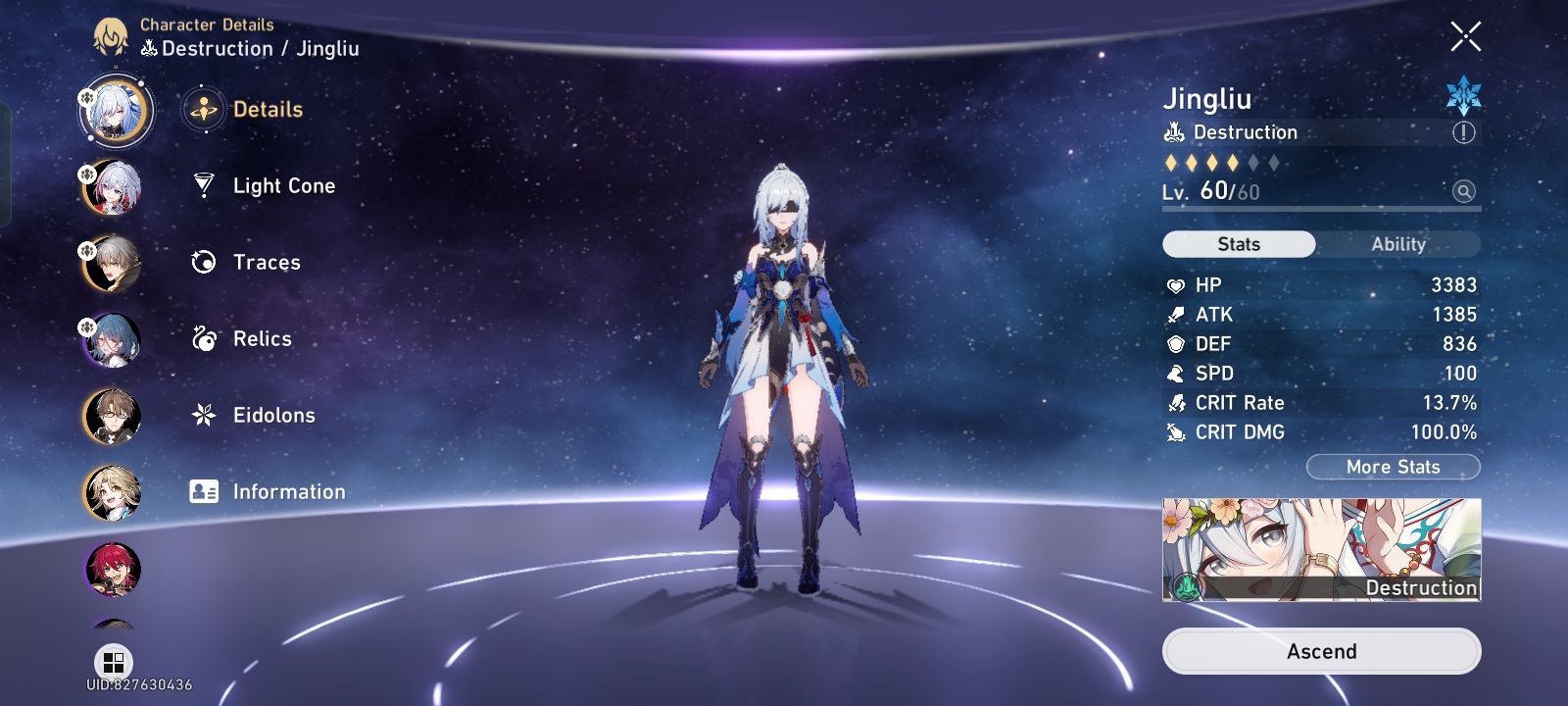Click the Ascend button
This screenshot has width=1568, height=706.
1320,650
